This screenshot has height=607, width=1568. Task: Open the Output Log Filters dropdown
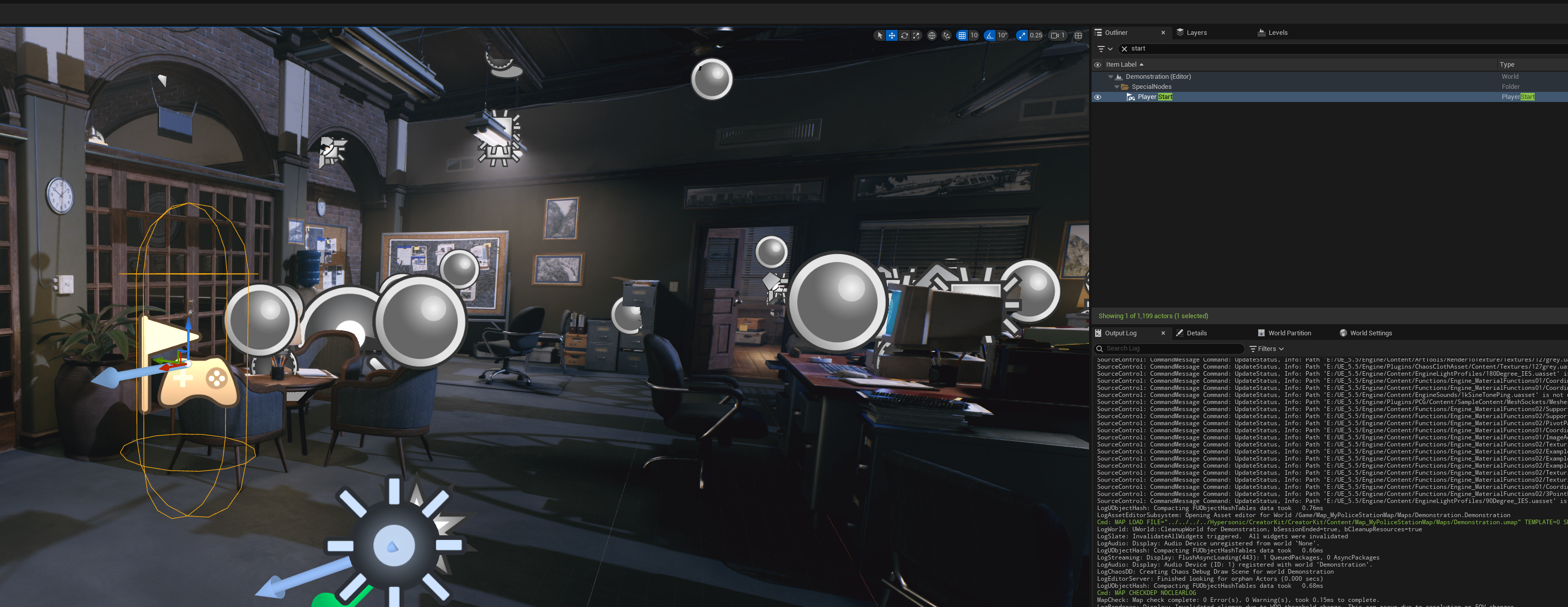(1267, 348)
